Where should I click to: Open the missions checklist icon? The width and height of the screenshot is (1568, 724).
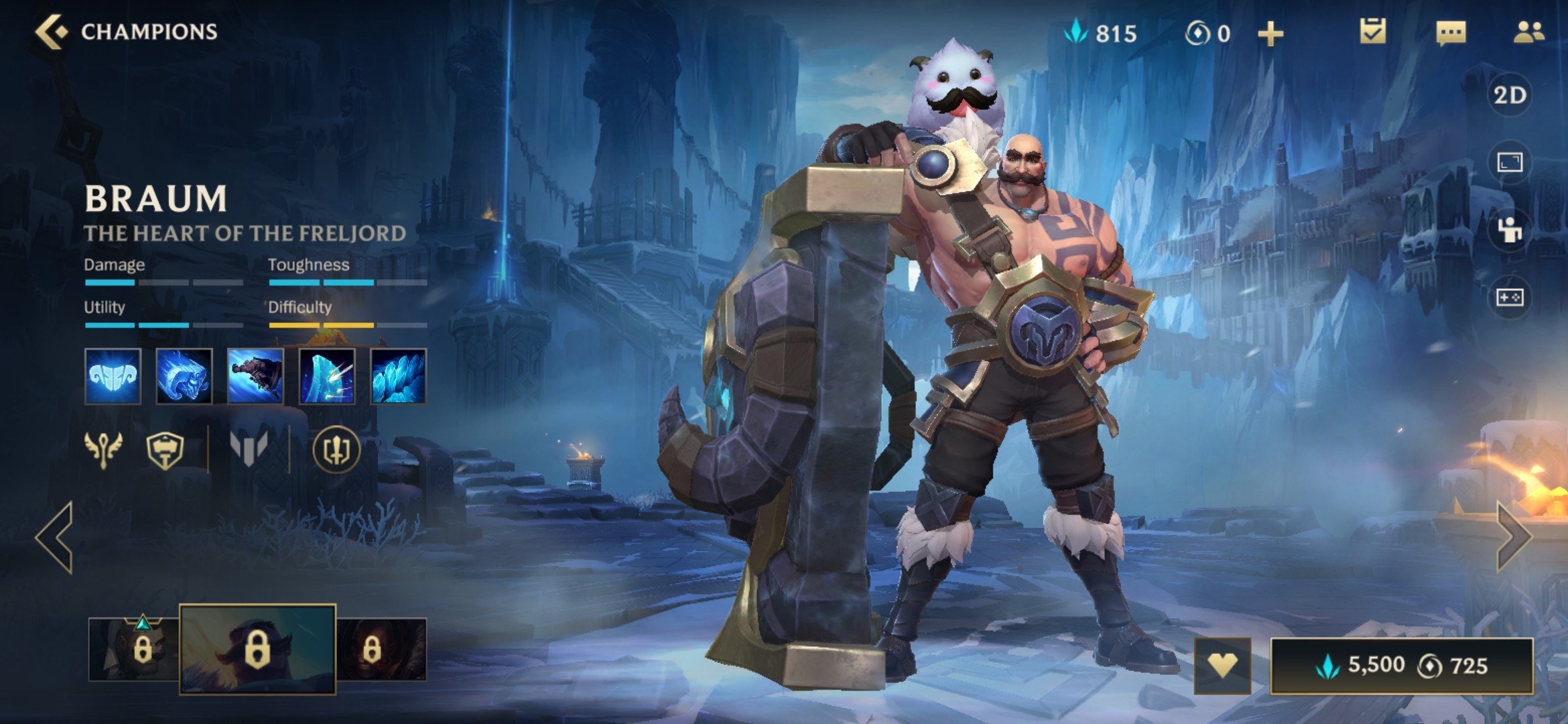pyautogui.click(x=1372, y=32)
